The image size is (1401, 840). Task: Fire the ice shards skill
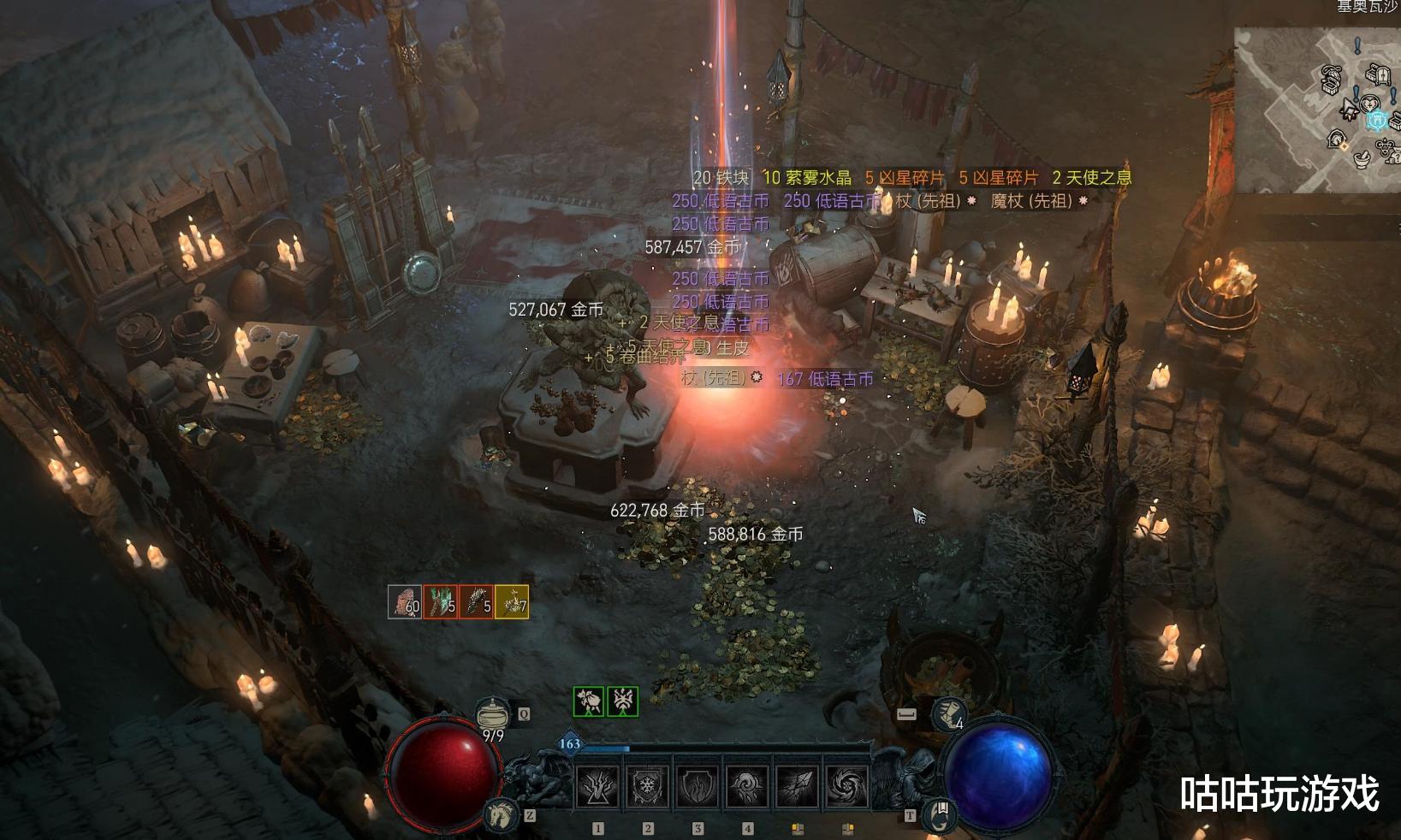tap(798, 786)
